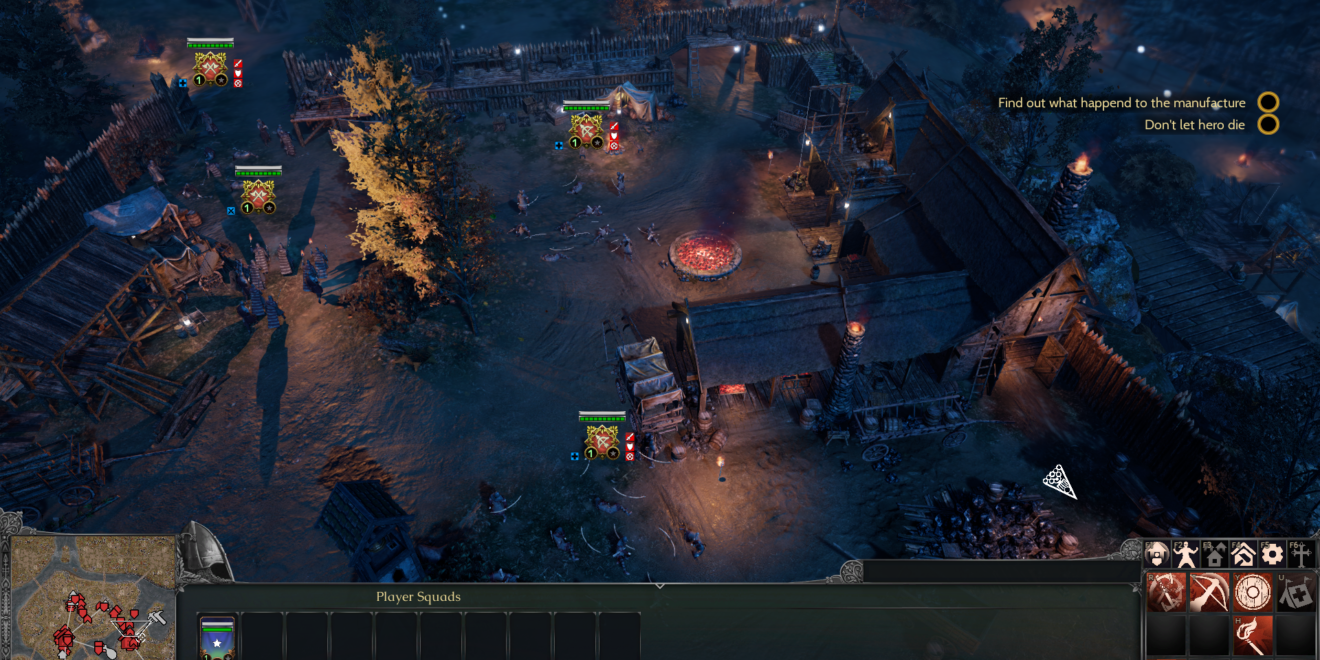Select the "Find out what happend to the manufacture" objective
The width and height of the screenshot is (1320, 660).
(1121, 103)
